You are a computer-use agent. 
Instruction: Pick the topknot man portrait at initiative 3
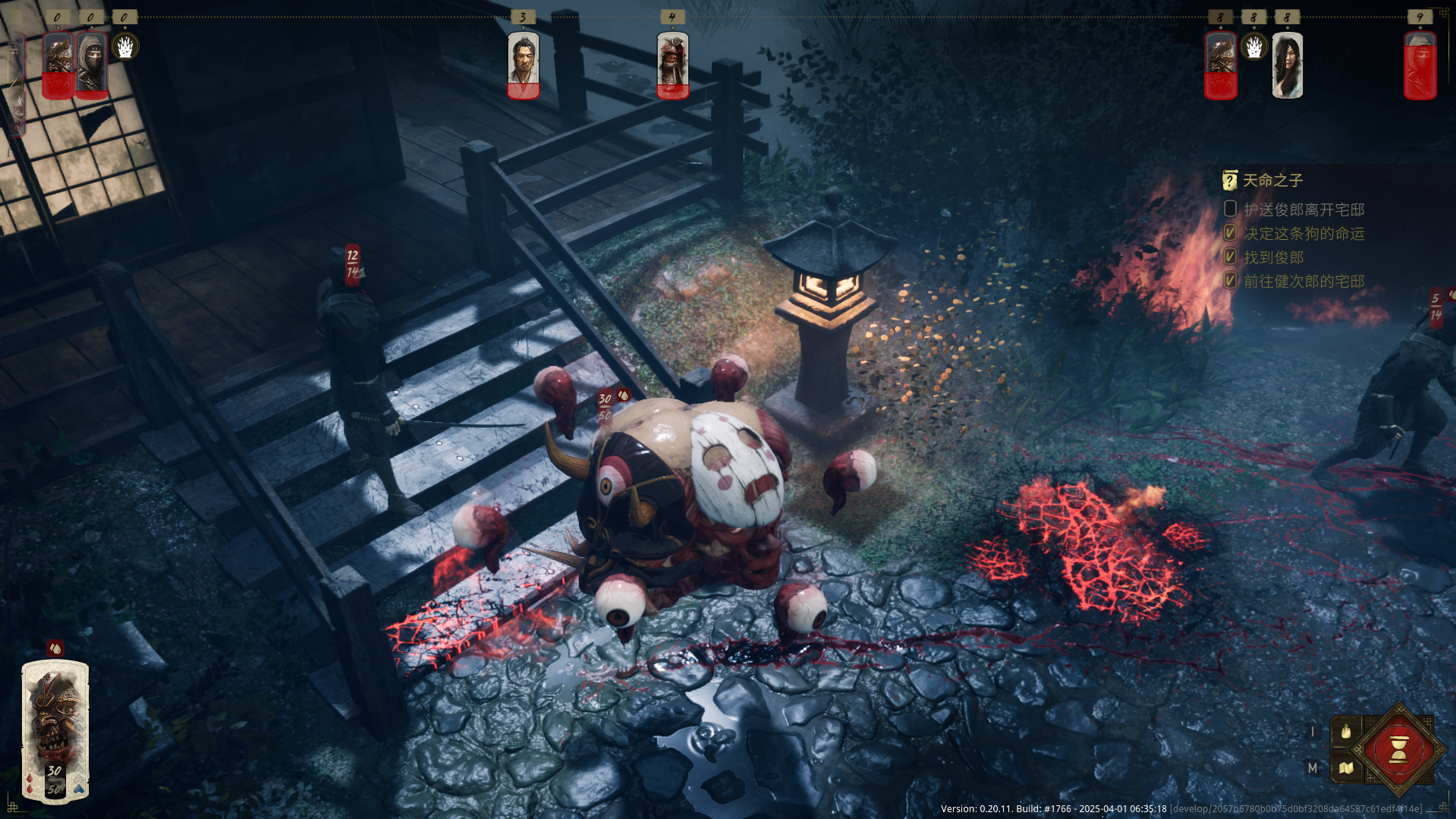tap(523, 65)
